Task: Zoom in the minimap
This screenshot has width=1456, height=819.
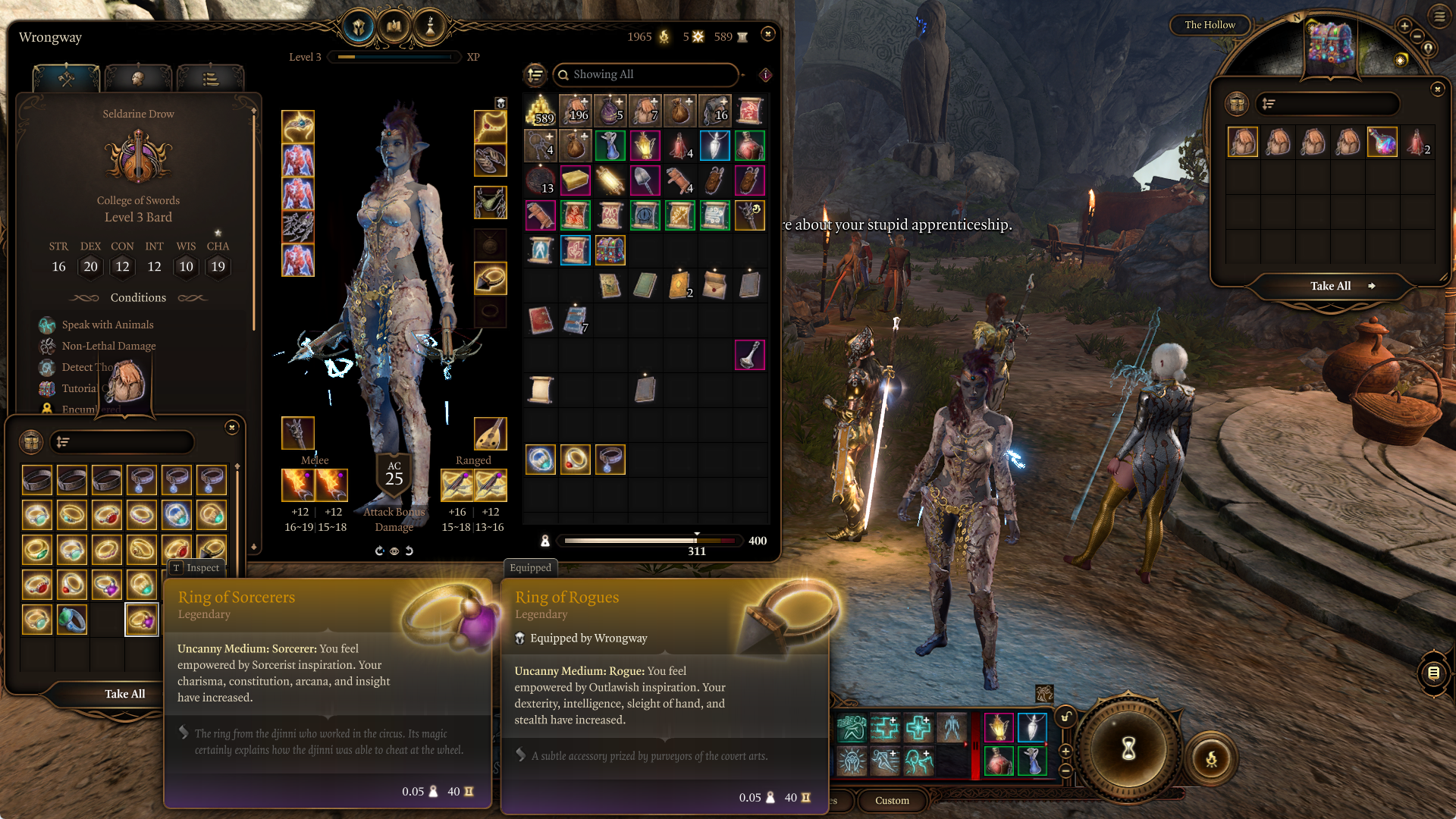Action: (x=1404, y=26)
